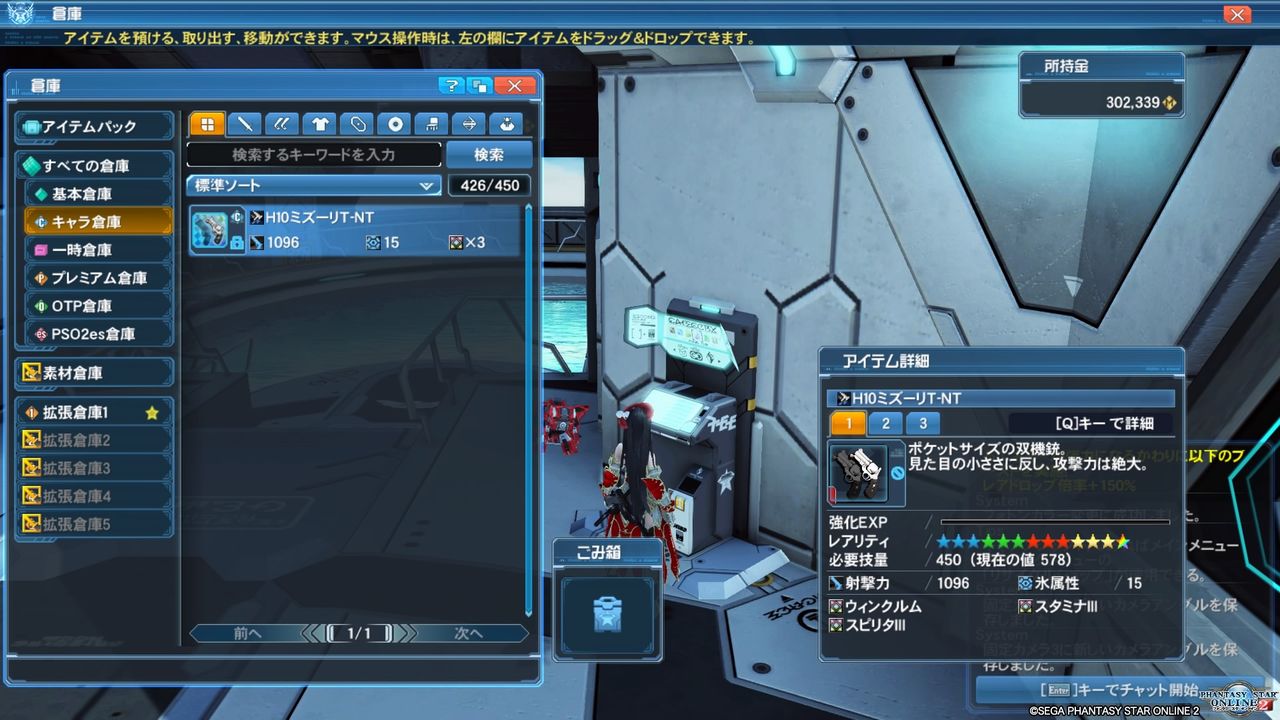Click the lock icon on the item thumbnail
This screenshot has height=720, width=1280.
236,243
